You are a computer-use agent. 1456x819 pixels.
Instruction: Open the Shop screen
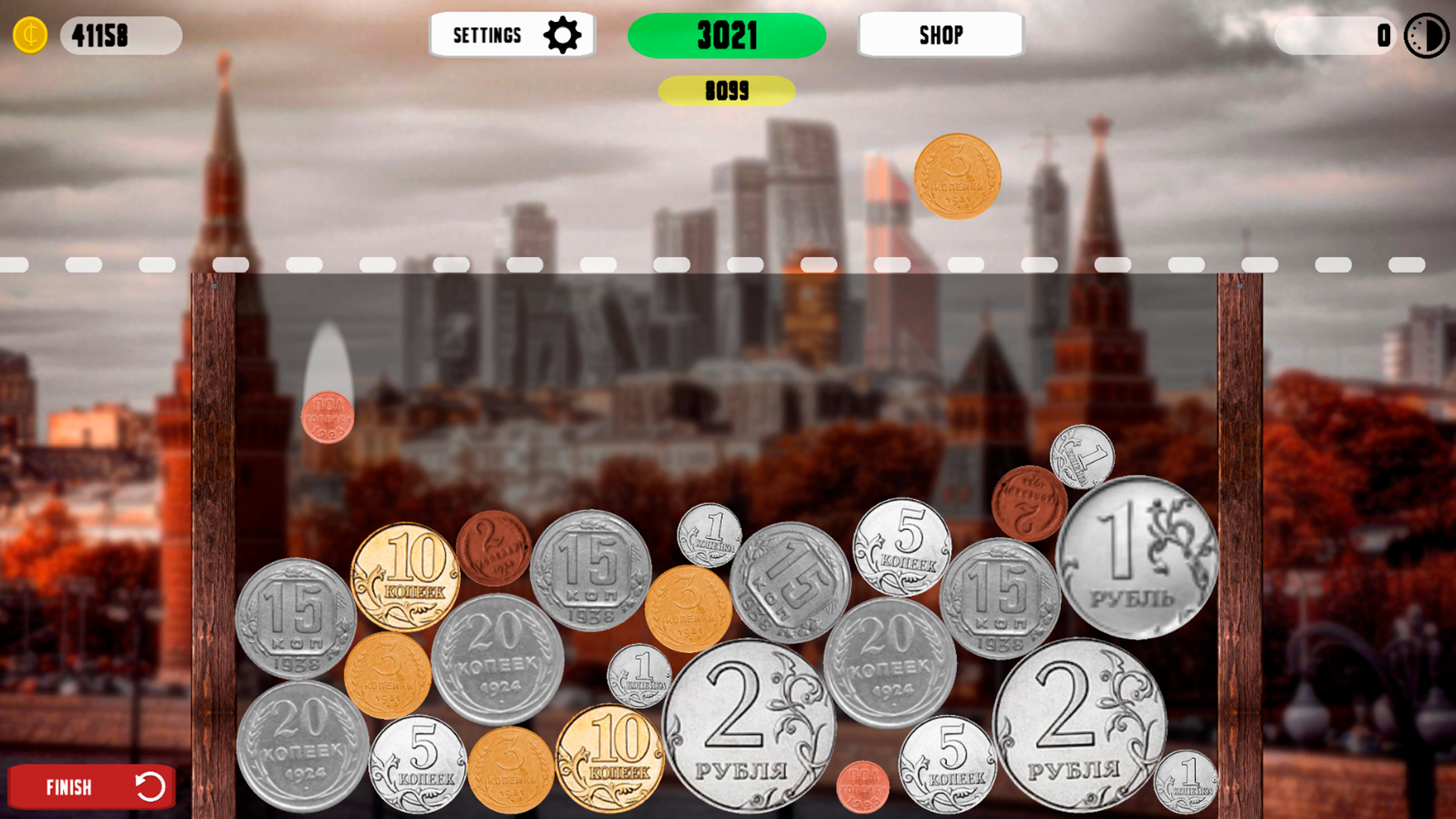click(940, 34)
